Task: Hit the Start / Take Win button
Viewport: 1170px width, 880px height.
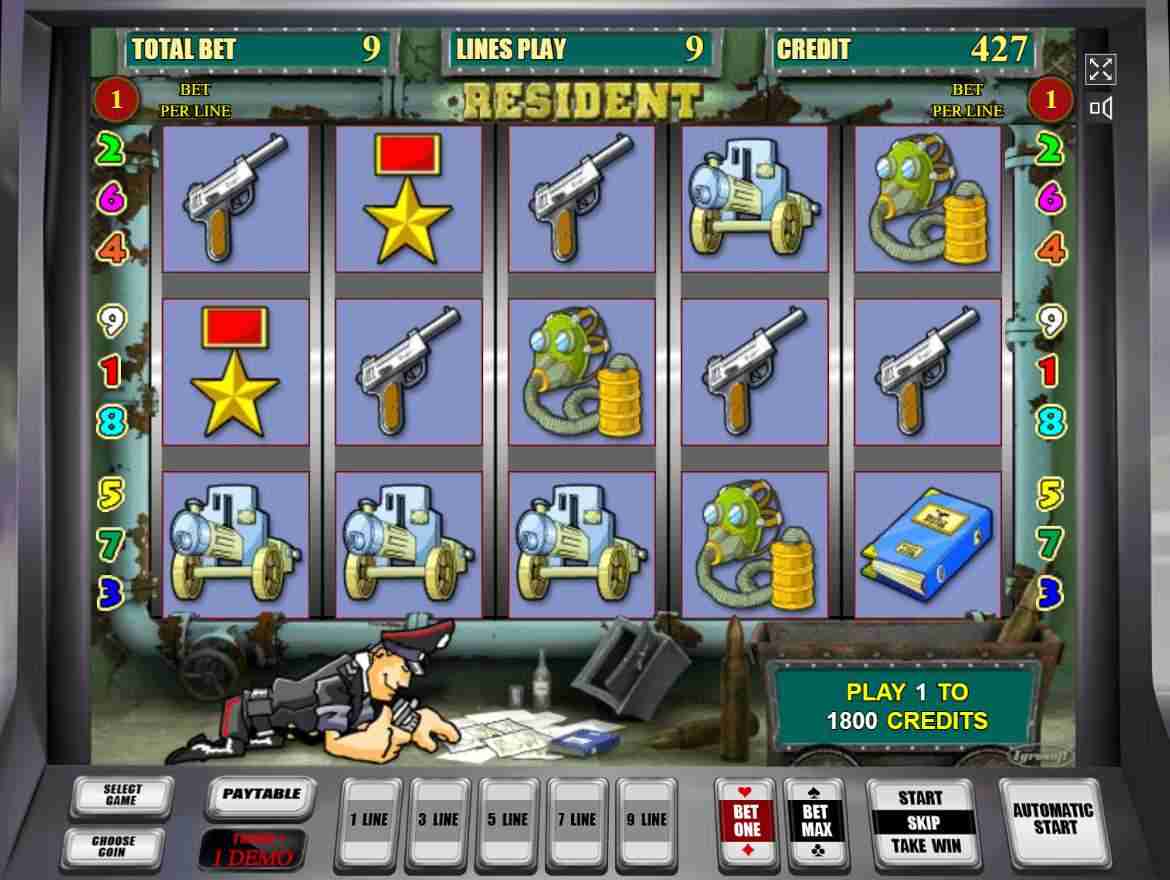Action: pos(920,822)
